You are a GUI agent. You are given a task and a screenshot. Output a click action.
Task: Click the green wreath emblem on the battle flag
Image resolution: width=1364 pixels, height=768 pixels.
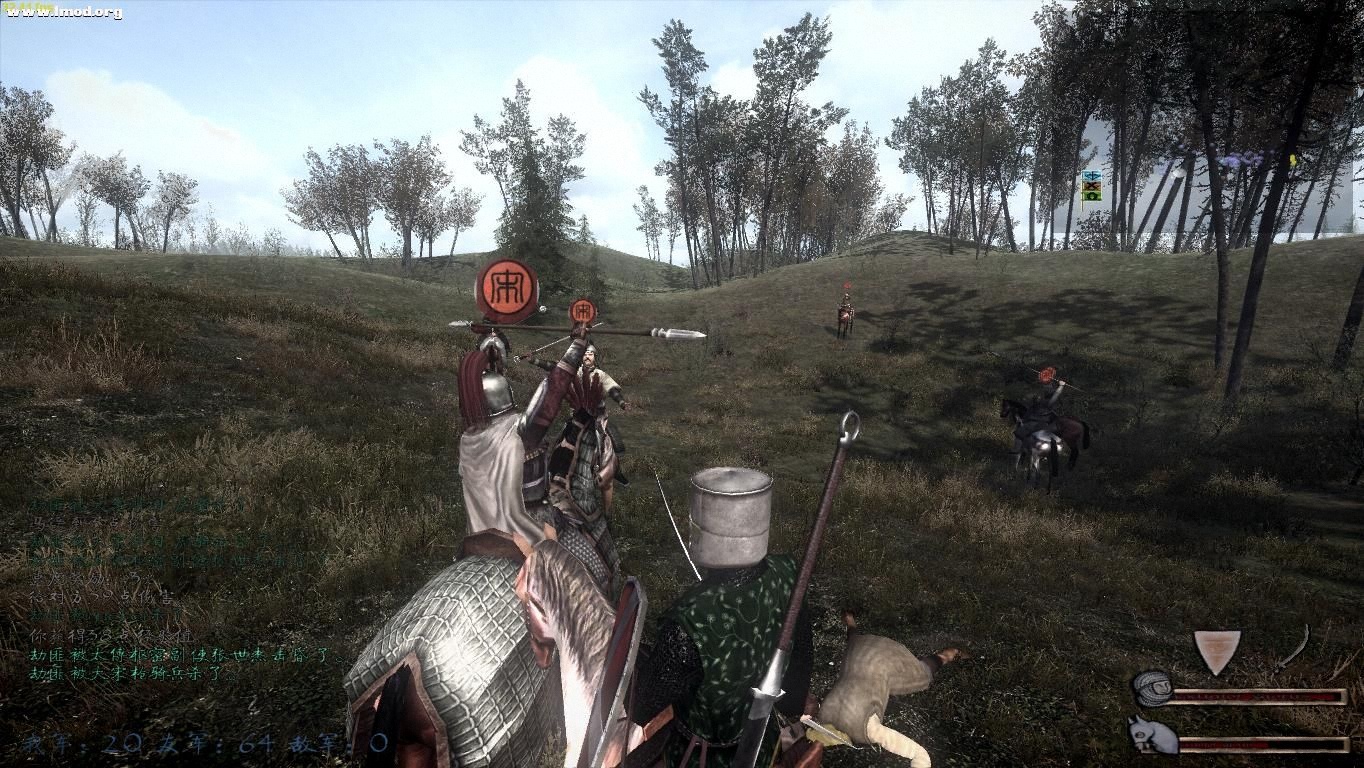(x=1092, y=196)
